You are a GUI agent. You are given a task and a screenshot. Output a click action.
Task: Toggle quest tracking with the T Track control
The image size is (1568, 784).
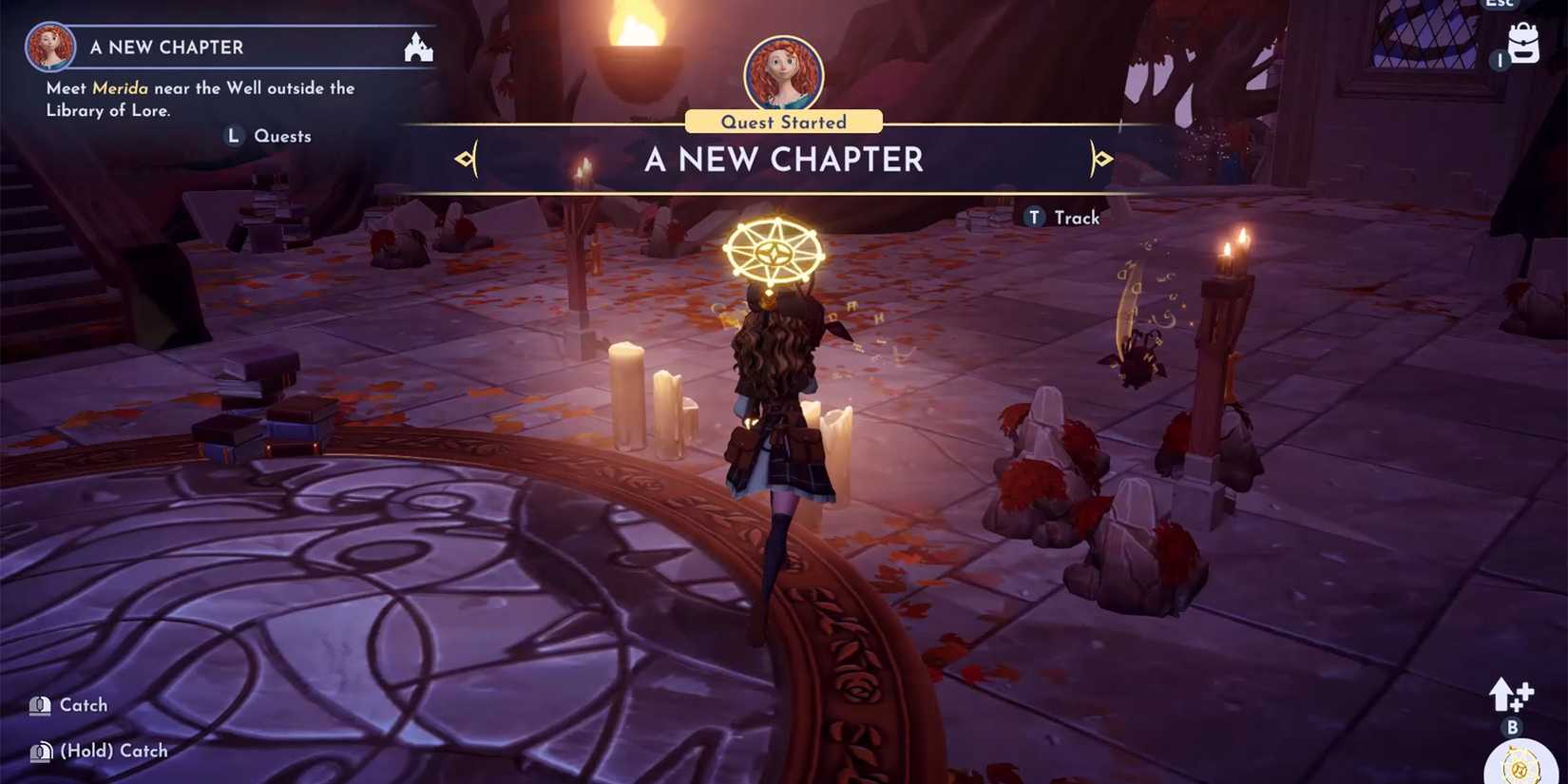pyautogui.click(x=1061, y=217)
